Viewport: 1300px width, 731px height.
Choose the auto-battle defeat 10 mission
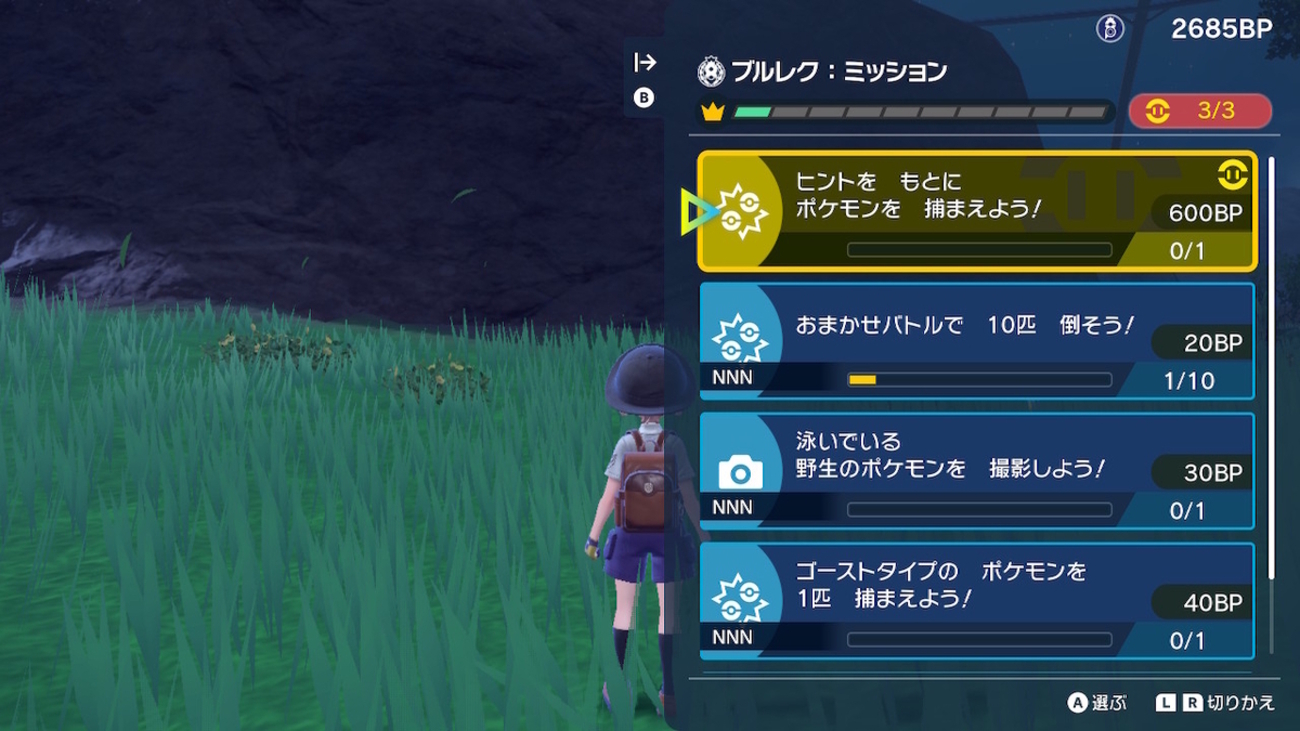click(x=976, y=341)
